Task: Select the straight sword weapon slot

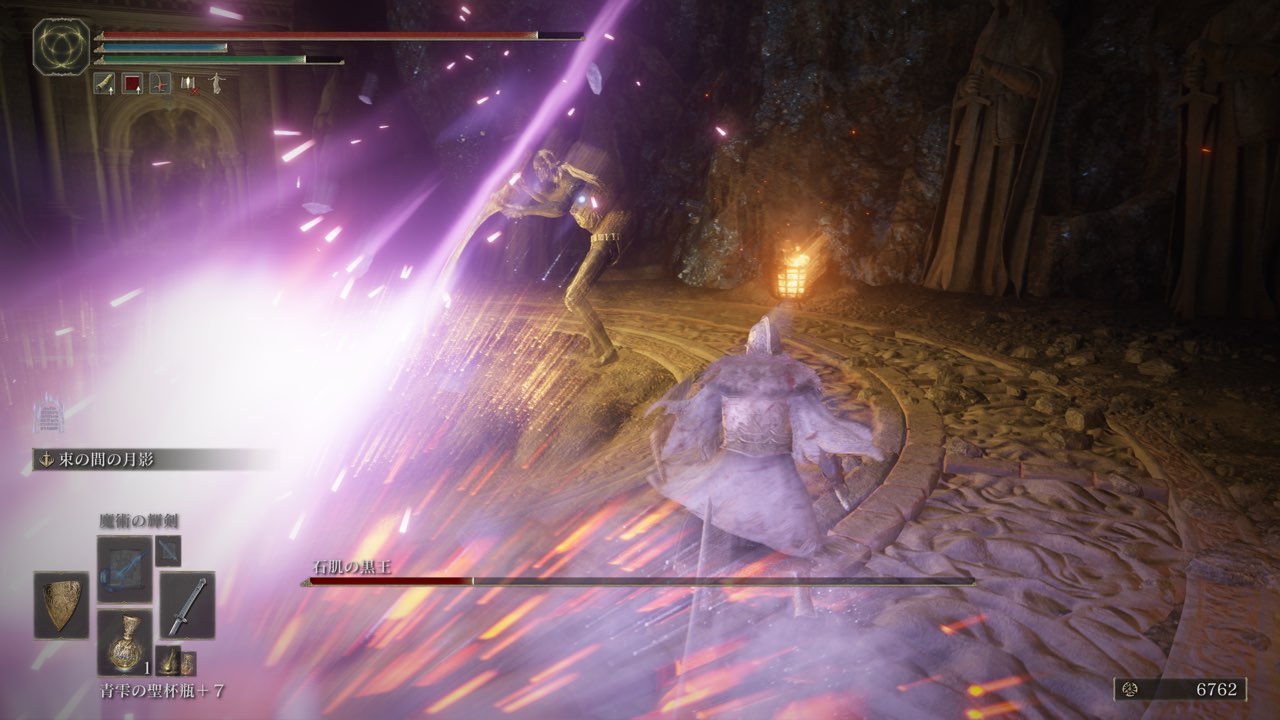Action: click(x=187, y=605)
